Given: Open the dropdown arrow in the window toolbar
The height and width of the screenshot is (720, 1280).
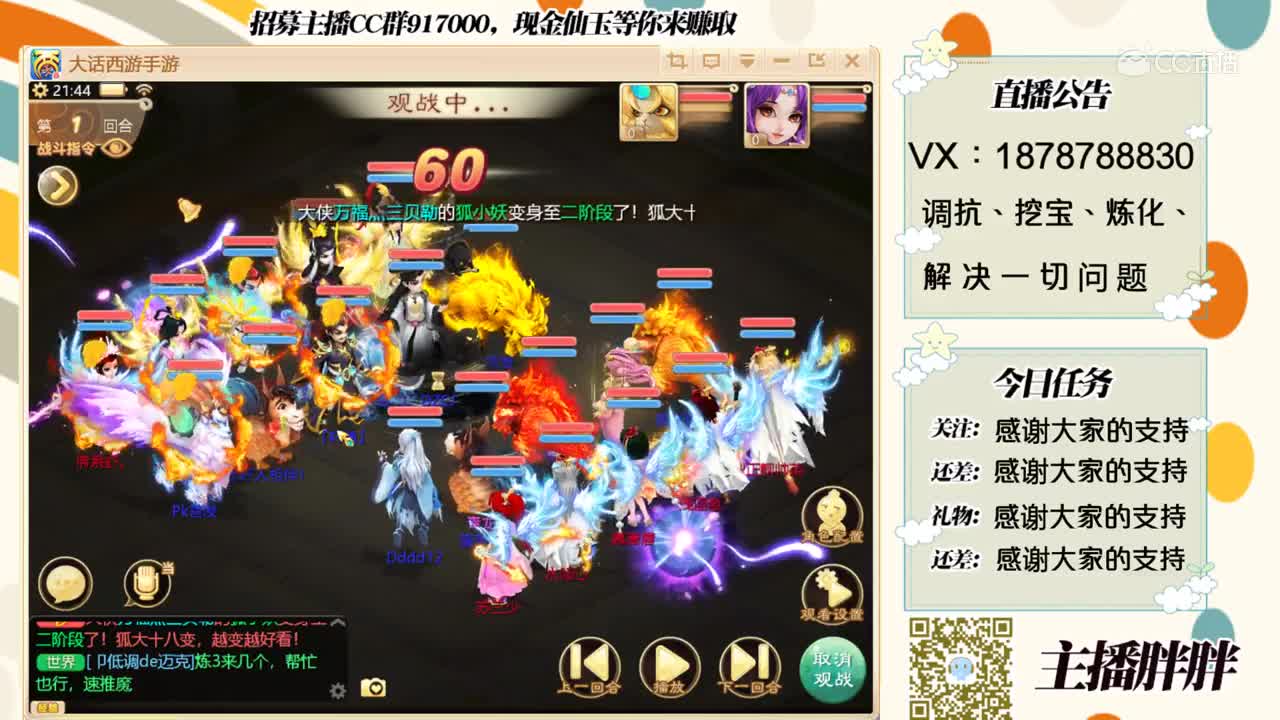Looking at the screenshot, I should click(x=747, y=61).
